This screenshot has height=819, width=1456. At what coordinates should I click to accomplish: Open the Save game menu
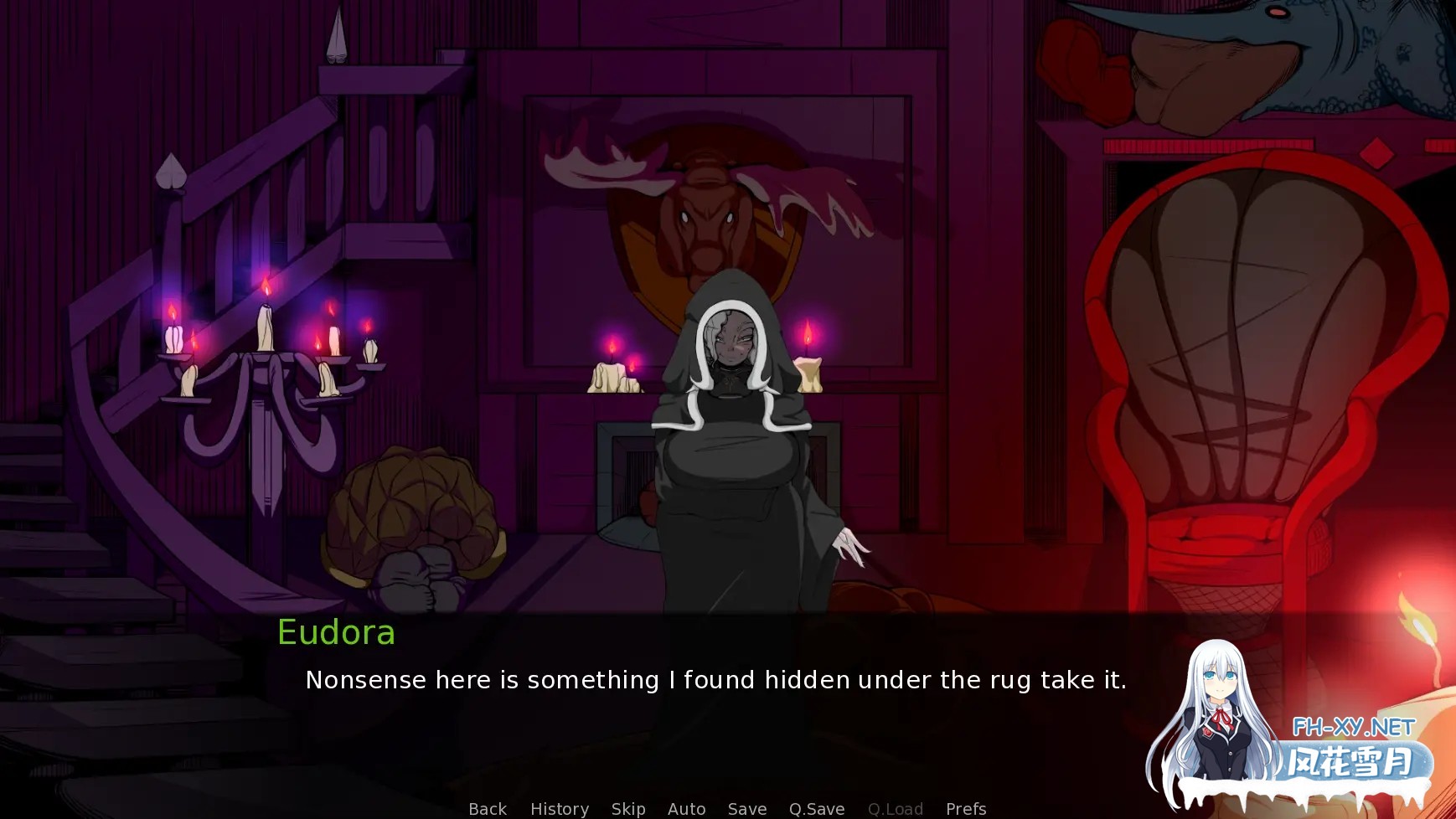[x=747, y=809]
